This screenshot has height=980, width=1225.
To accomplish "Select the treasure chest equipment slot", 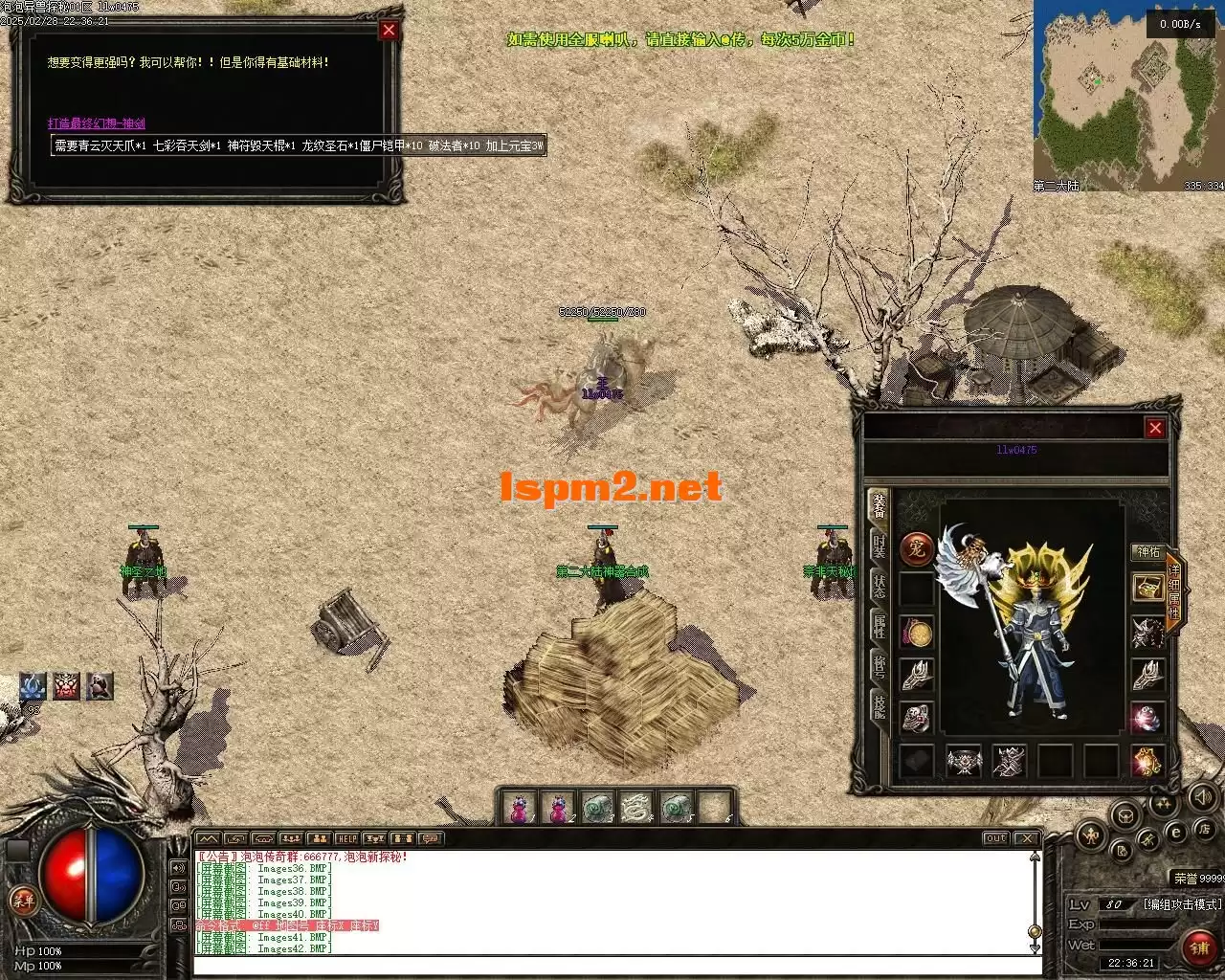I will click(x=1147, y=588).
